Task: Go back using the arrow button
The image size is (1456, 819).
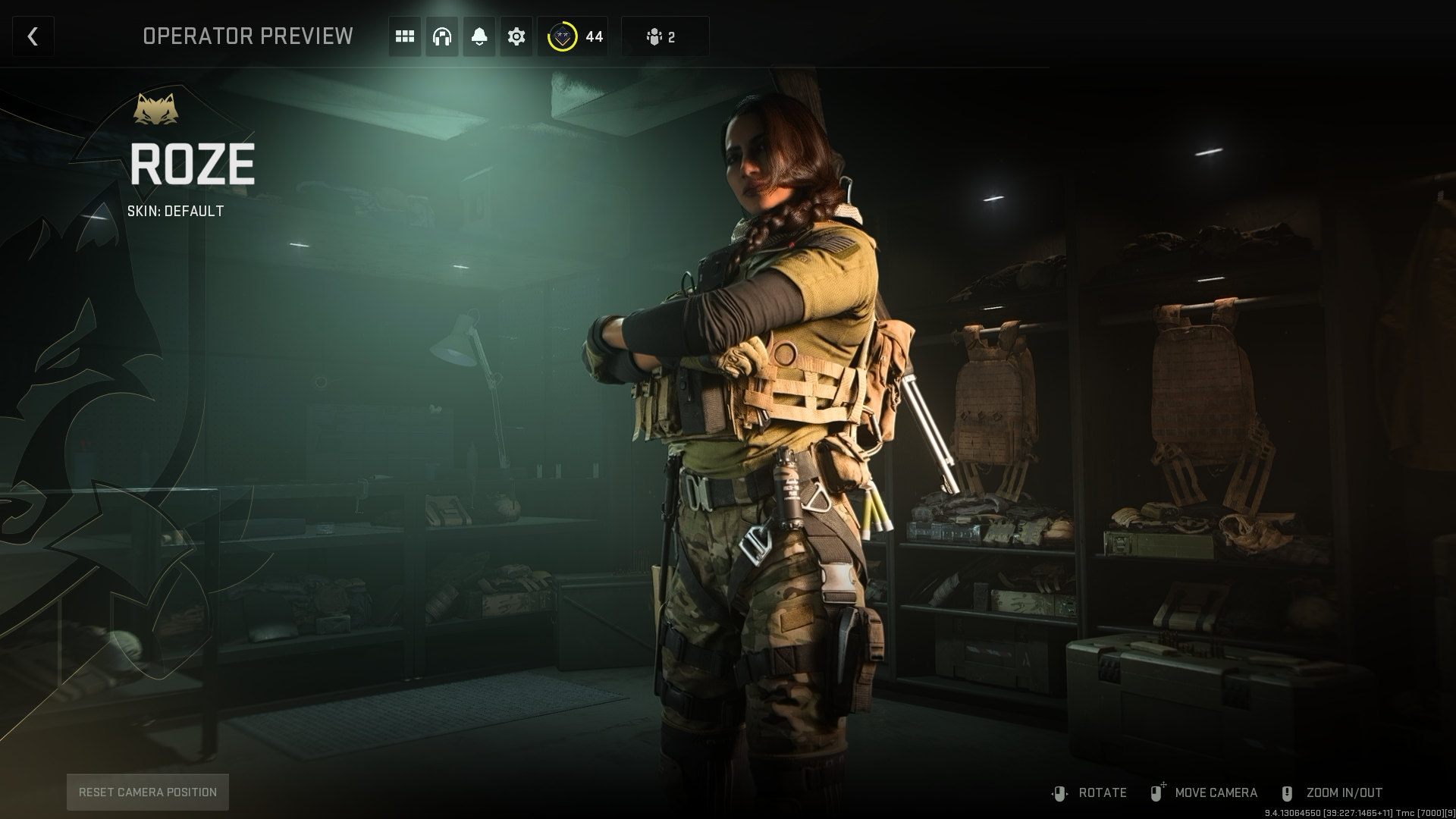Action: (x=33, y=36)
